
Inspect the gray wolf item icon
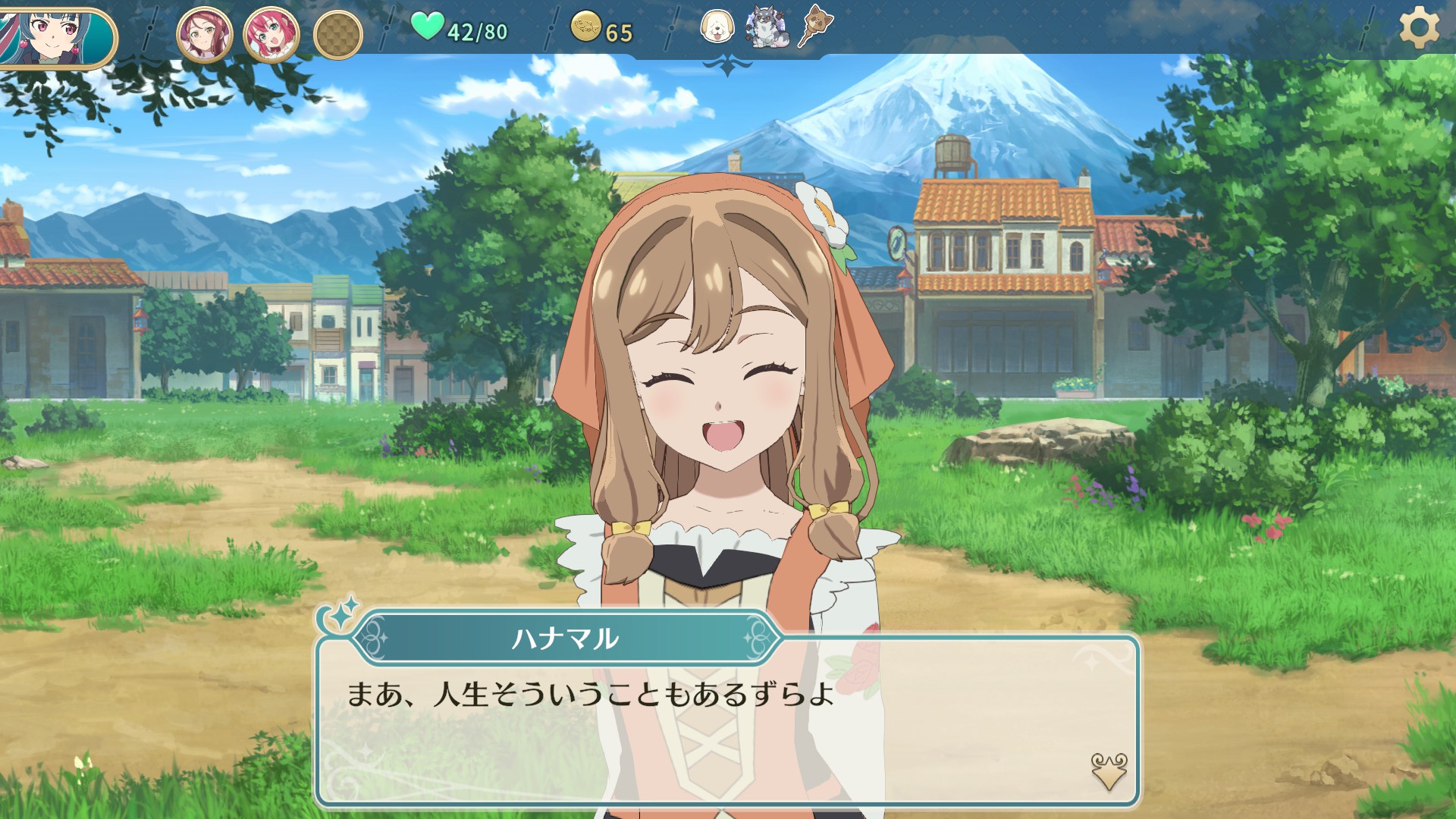coord(764,27)
